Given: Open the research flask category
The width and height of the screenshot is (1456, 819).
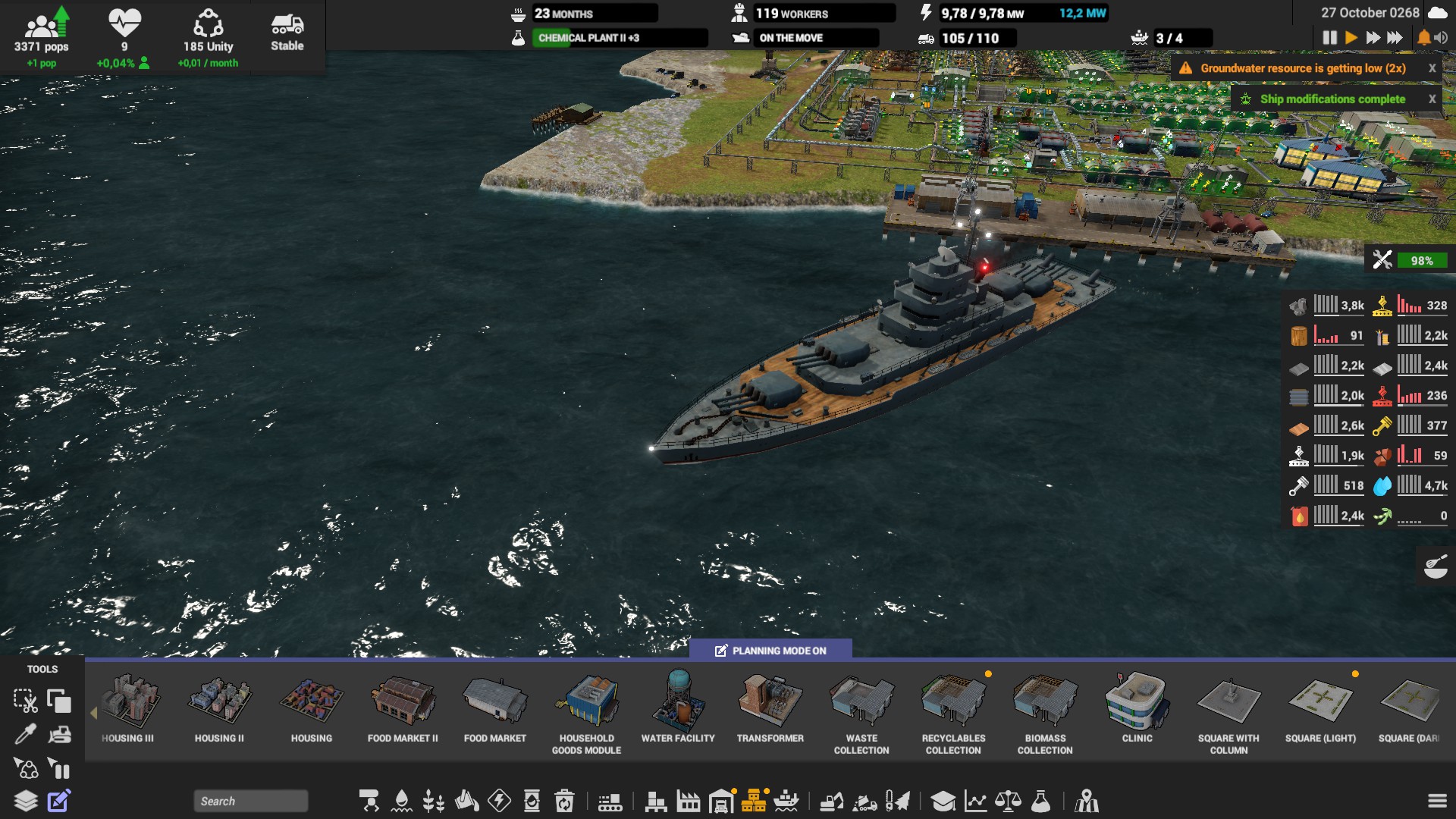Looking at the screenshot, I should (1041, 801).
